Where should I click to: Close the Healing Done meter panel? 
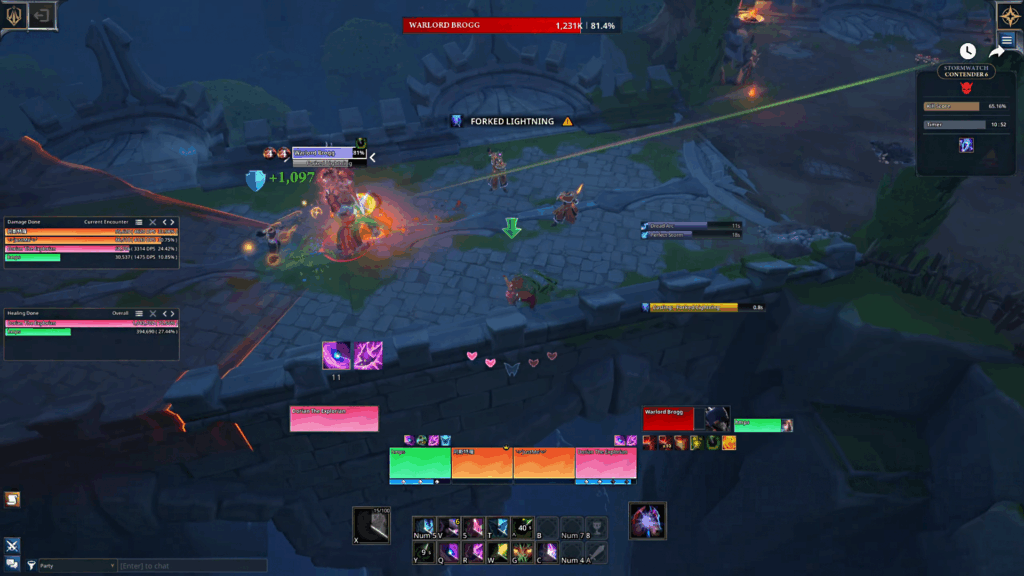153,312
